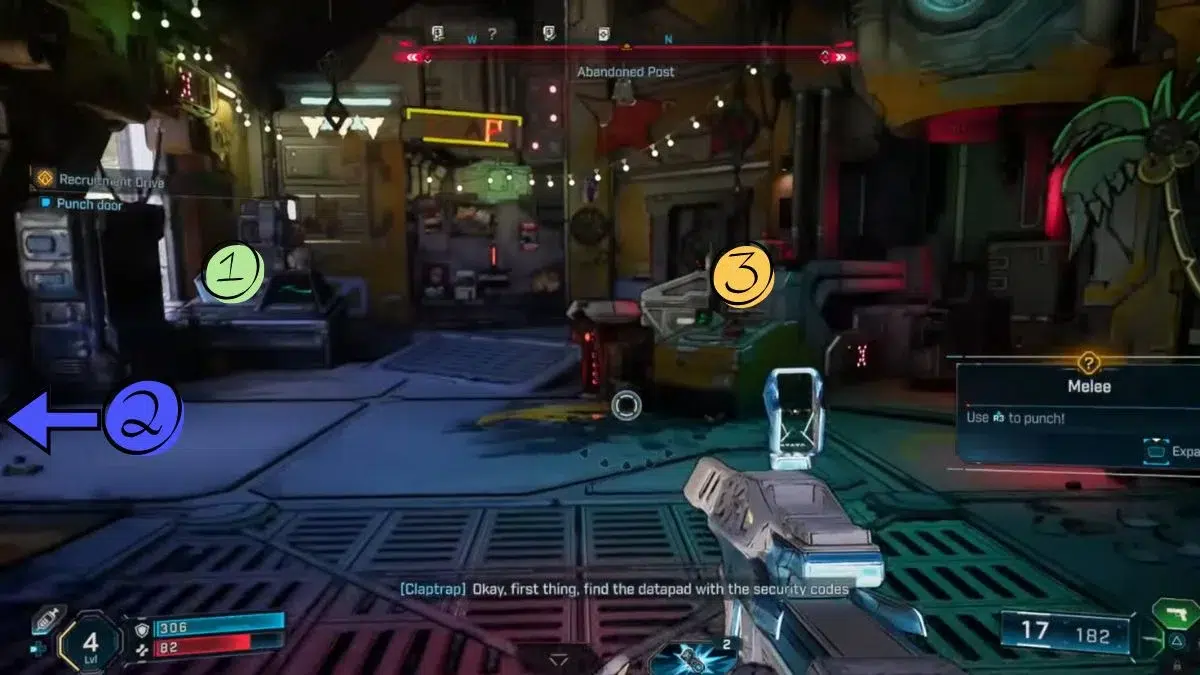Select the green pistol weapon slot
This screenshot has height=675, width=1200.
(x=1174, y=613)
